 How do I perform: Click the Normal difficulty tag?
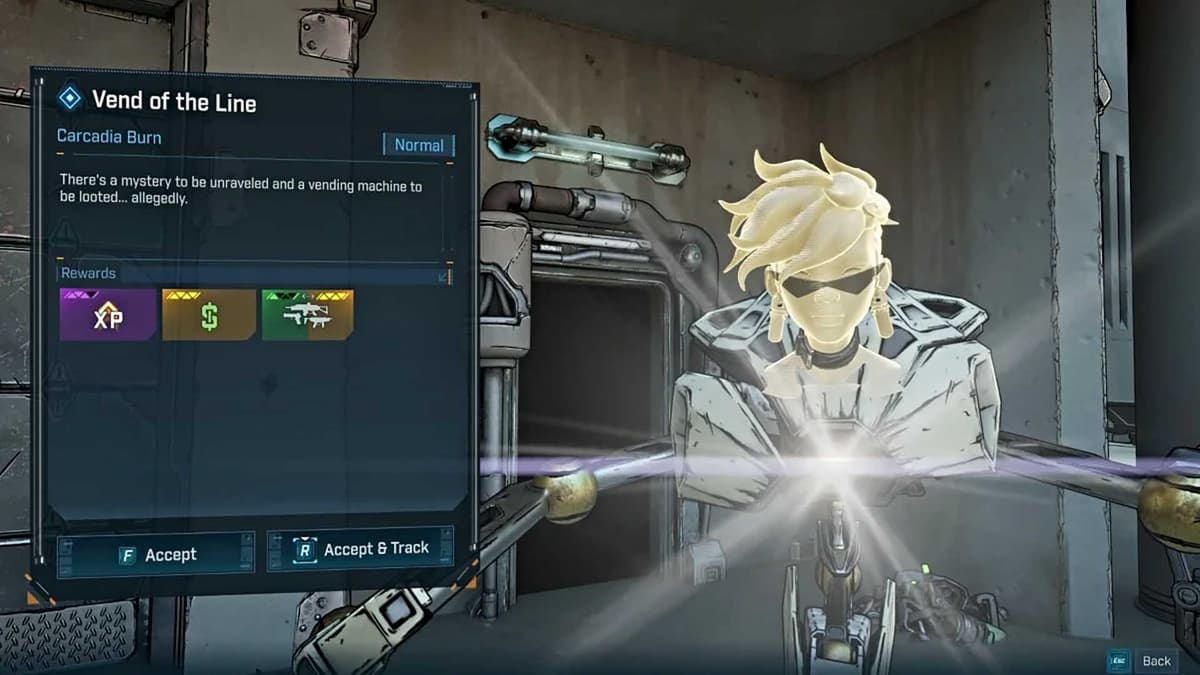[418, 145]
